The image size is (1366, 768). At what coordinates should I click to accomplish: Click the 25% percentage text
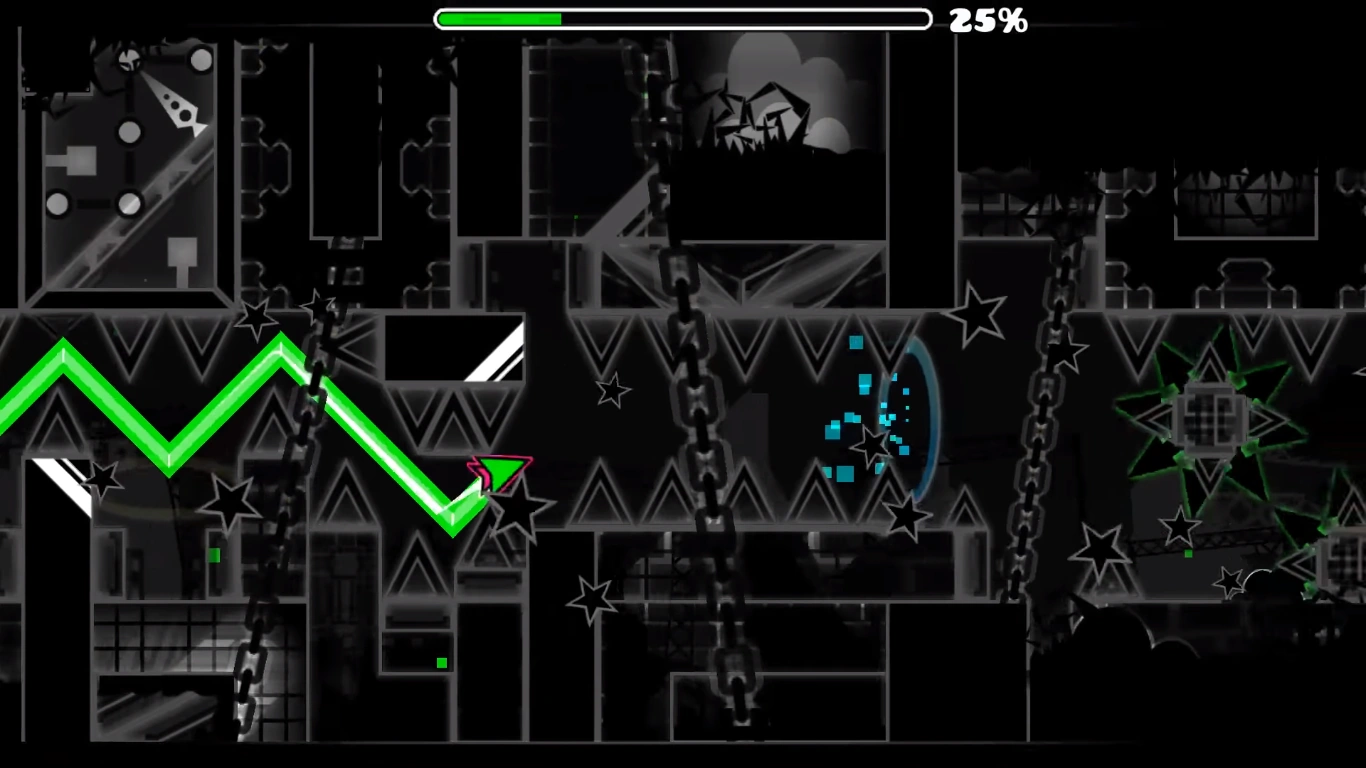pyautogui.click(x=990, y=18)
